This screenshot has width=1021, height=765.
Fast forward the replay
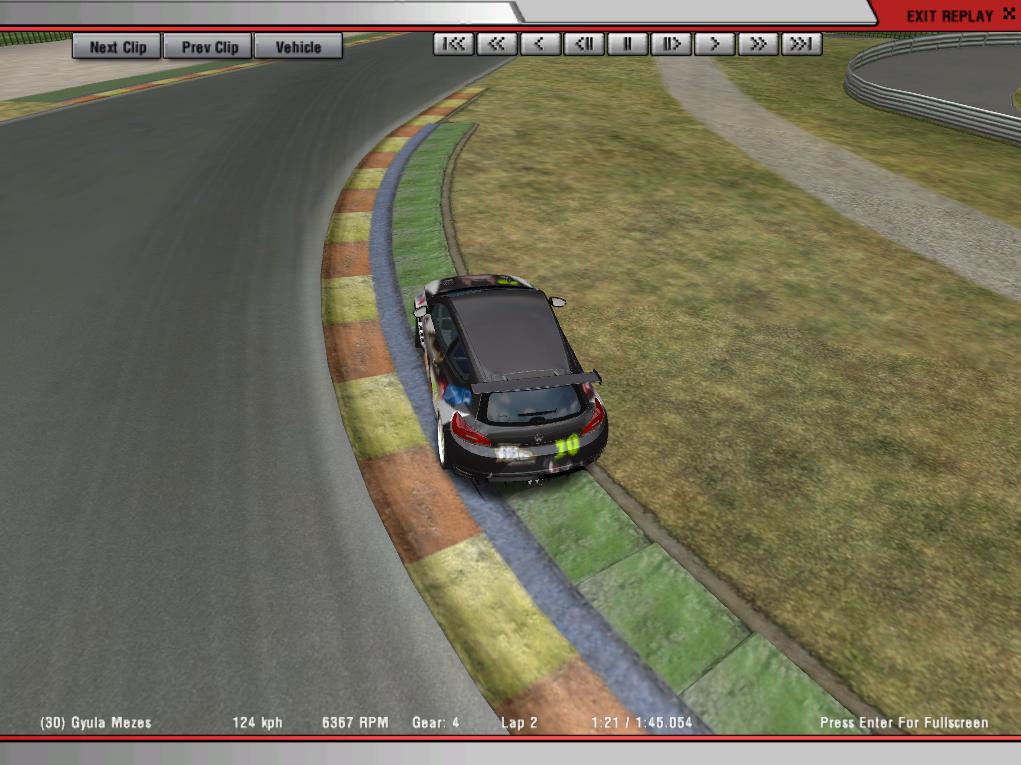point(758,44)
